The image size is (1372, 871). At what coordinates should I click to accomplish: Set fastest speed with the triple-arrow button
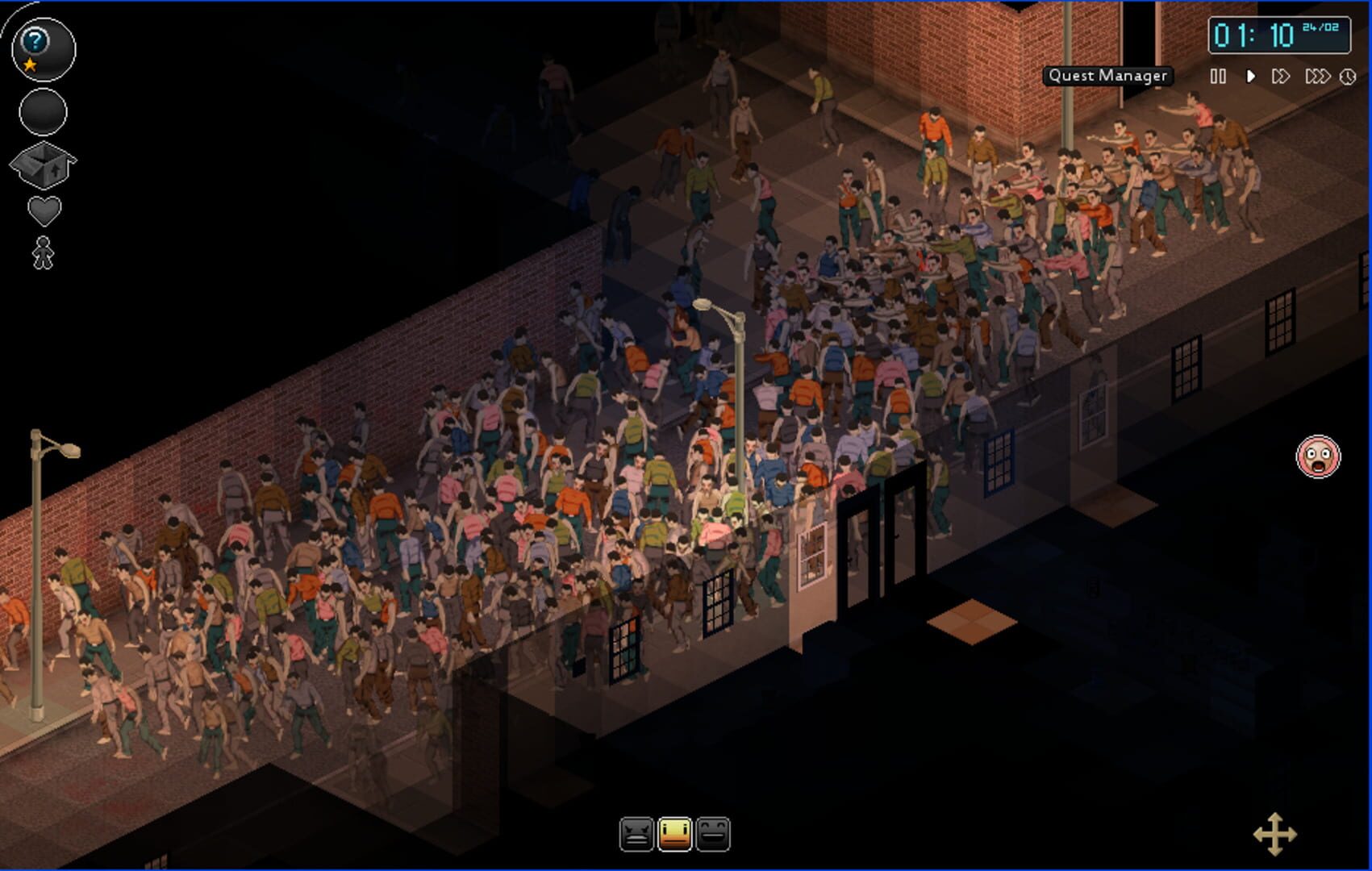(x=1316, y=77)
